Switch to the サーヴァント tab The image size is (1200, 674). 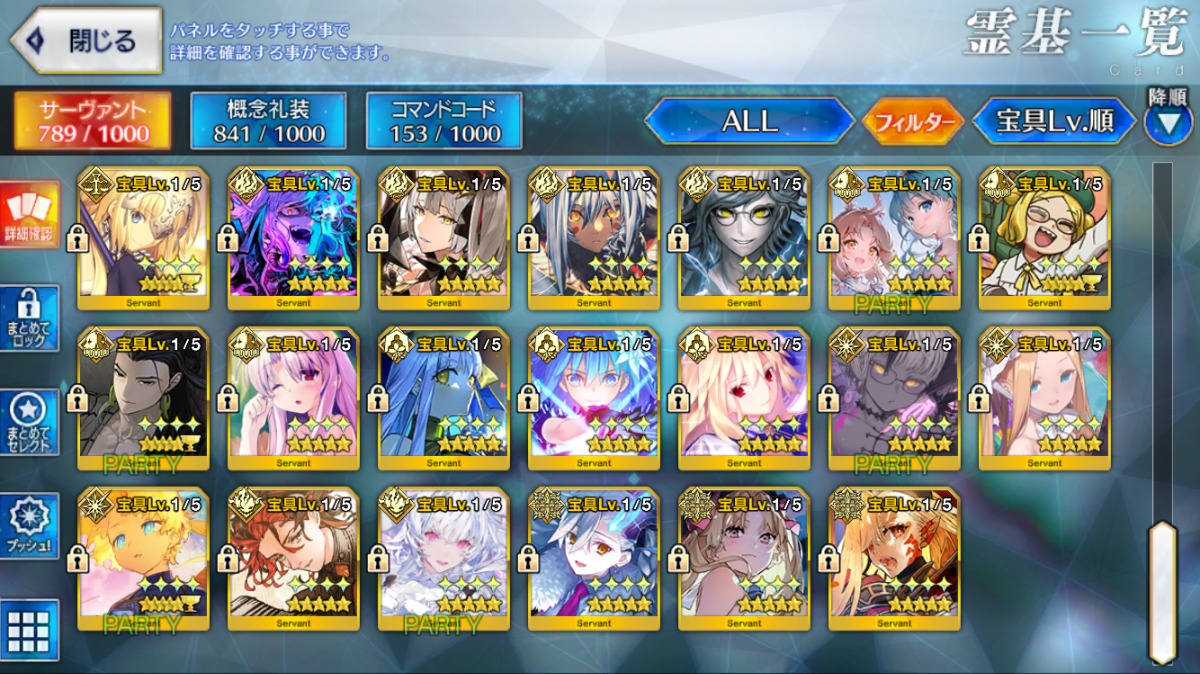pos(92,121)
